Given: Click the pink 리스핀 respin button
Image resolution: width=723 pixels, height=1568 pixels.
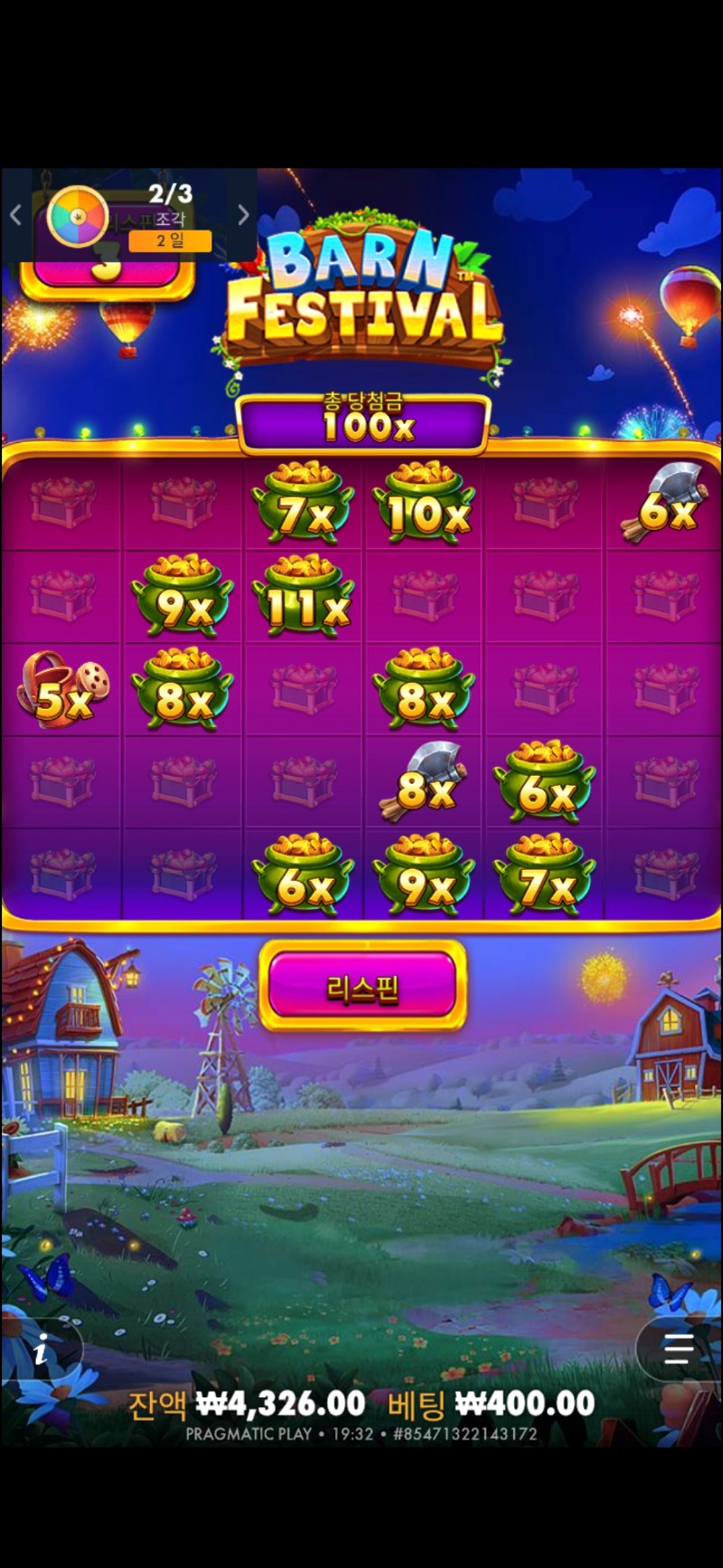Looking at the screenshot, I should [362, 986].
